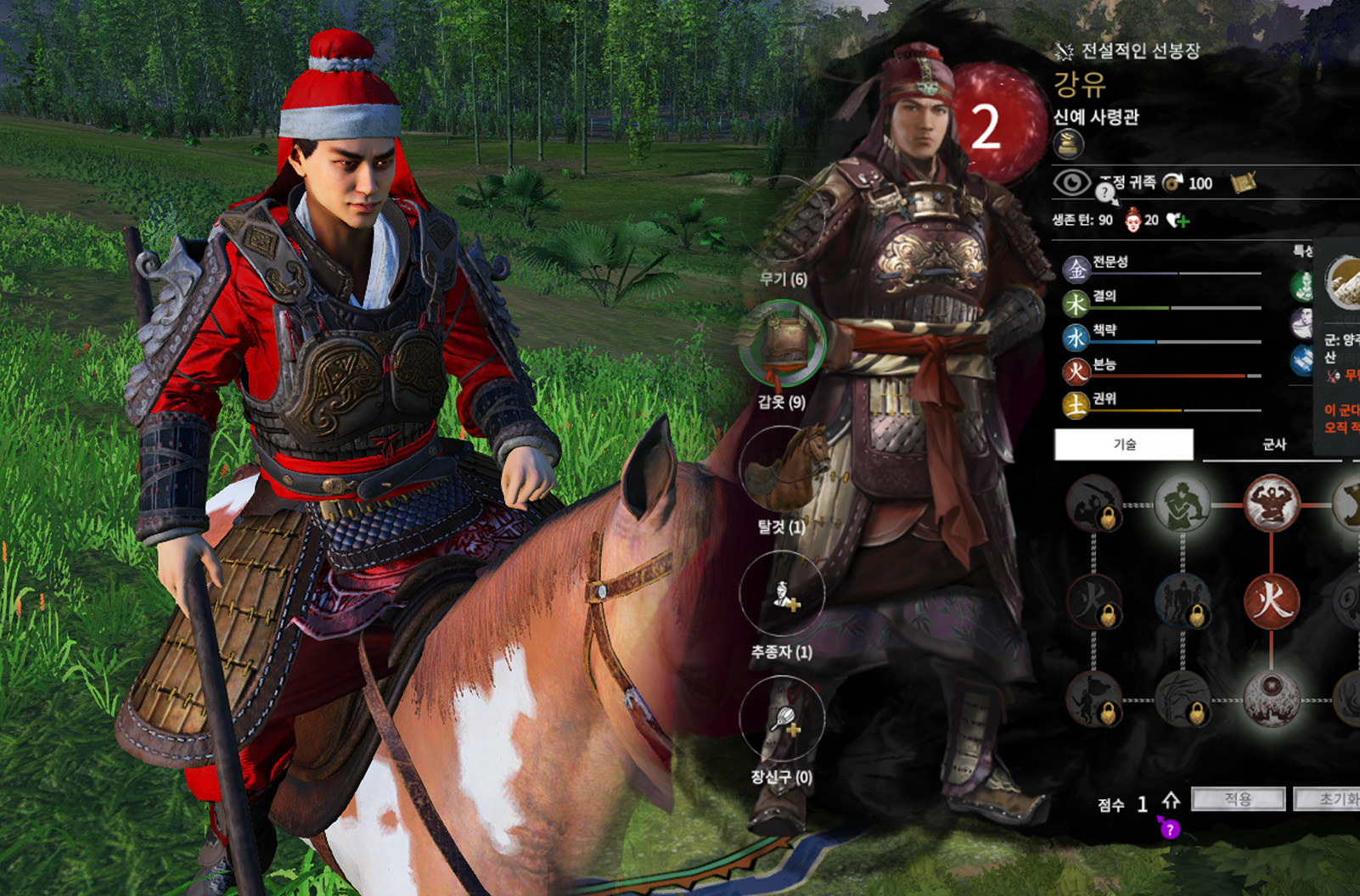Image resolution: width=1360 pixels, height=896 pixels.
Task: Select the 土 권위 attribute
Action: (1076, 406)
